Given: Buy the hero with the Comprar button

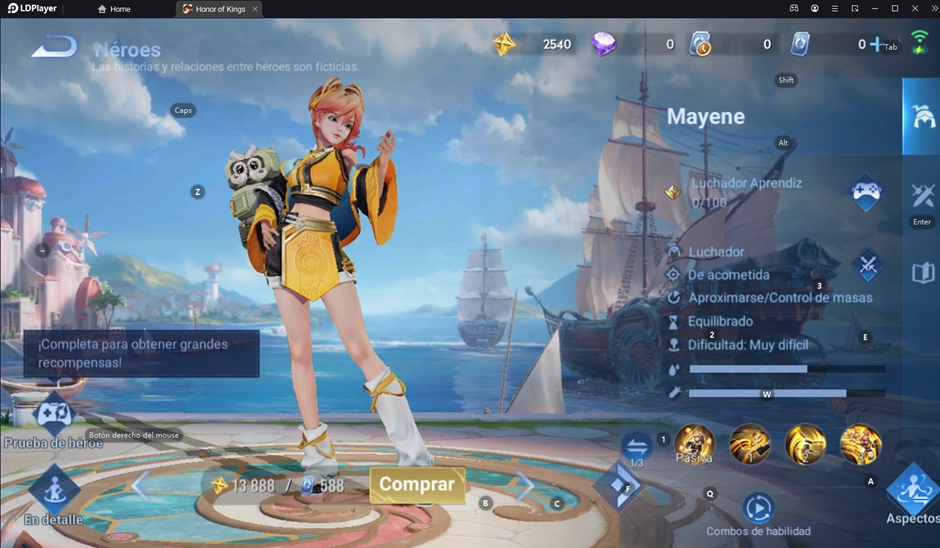Looking at the screenshot, I should pyautogui.click(x=417, y=485).
